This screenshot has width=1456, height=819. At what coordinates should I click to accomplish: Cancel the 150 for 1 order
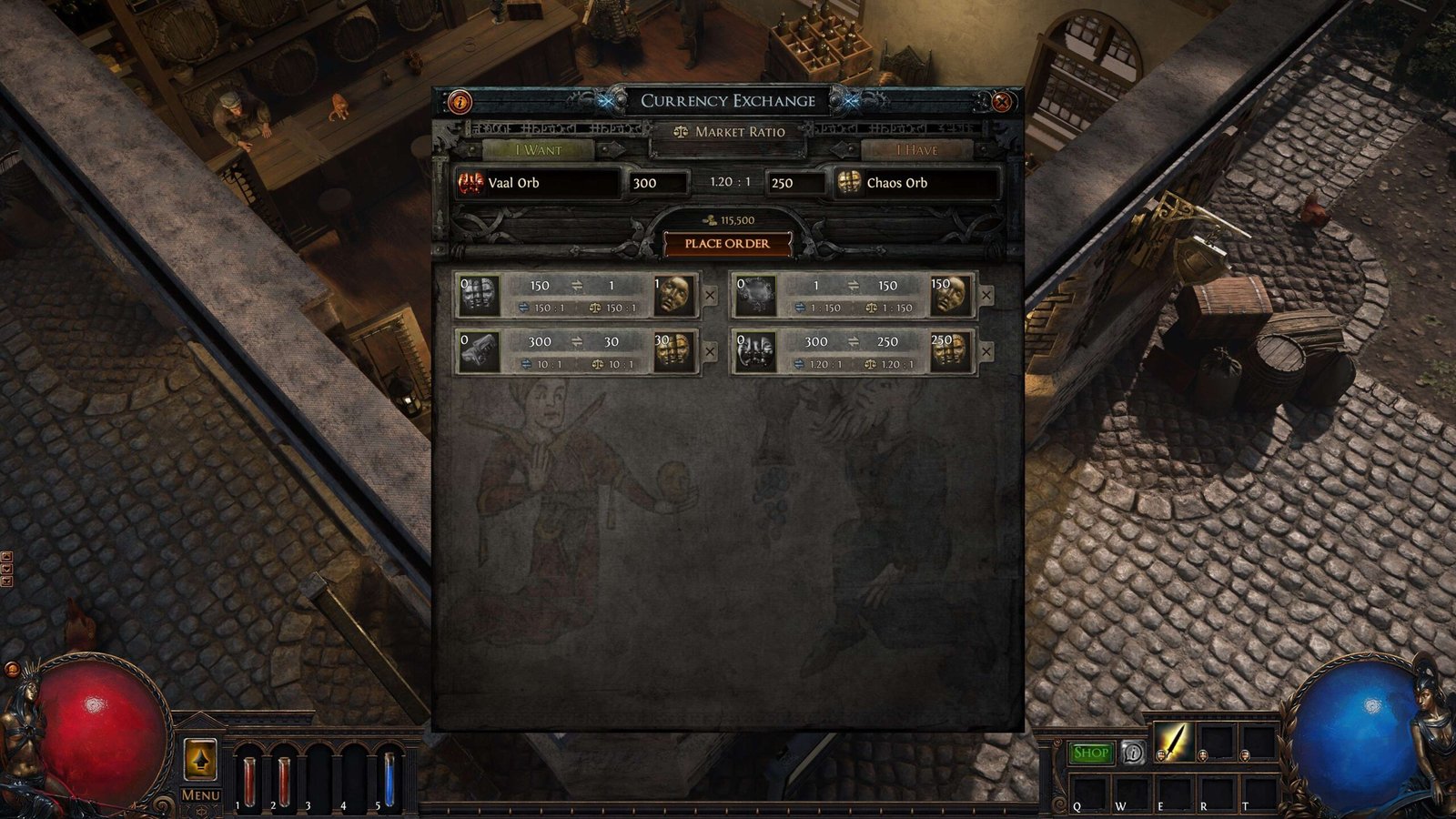(711, 296)
